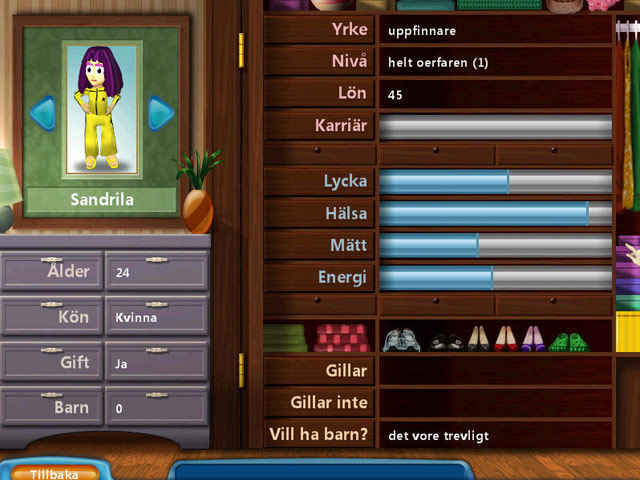Select Sandrila's character portrait

pos(101,108)
